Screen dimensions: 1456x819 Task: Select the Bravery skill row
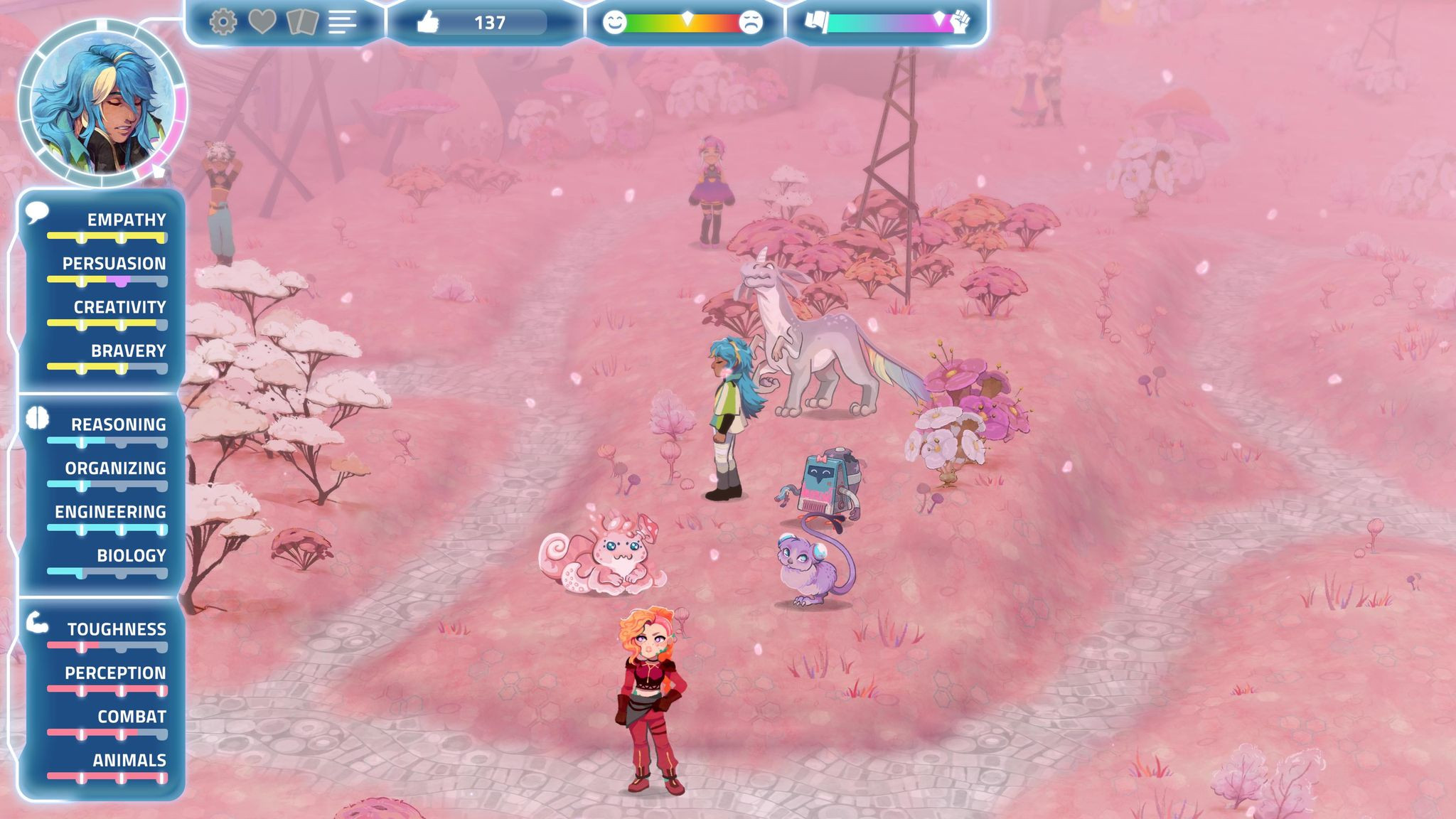[128, 351]
